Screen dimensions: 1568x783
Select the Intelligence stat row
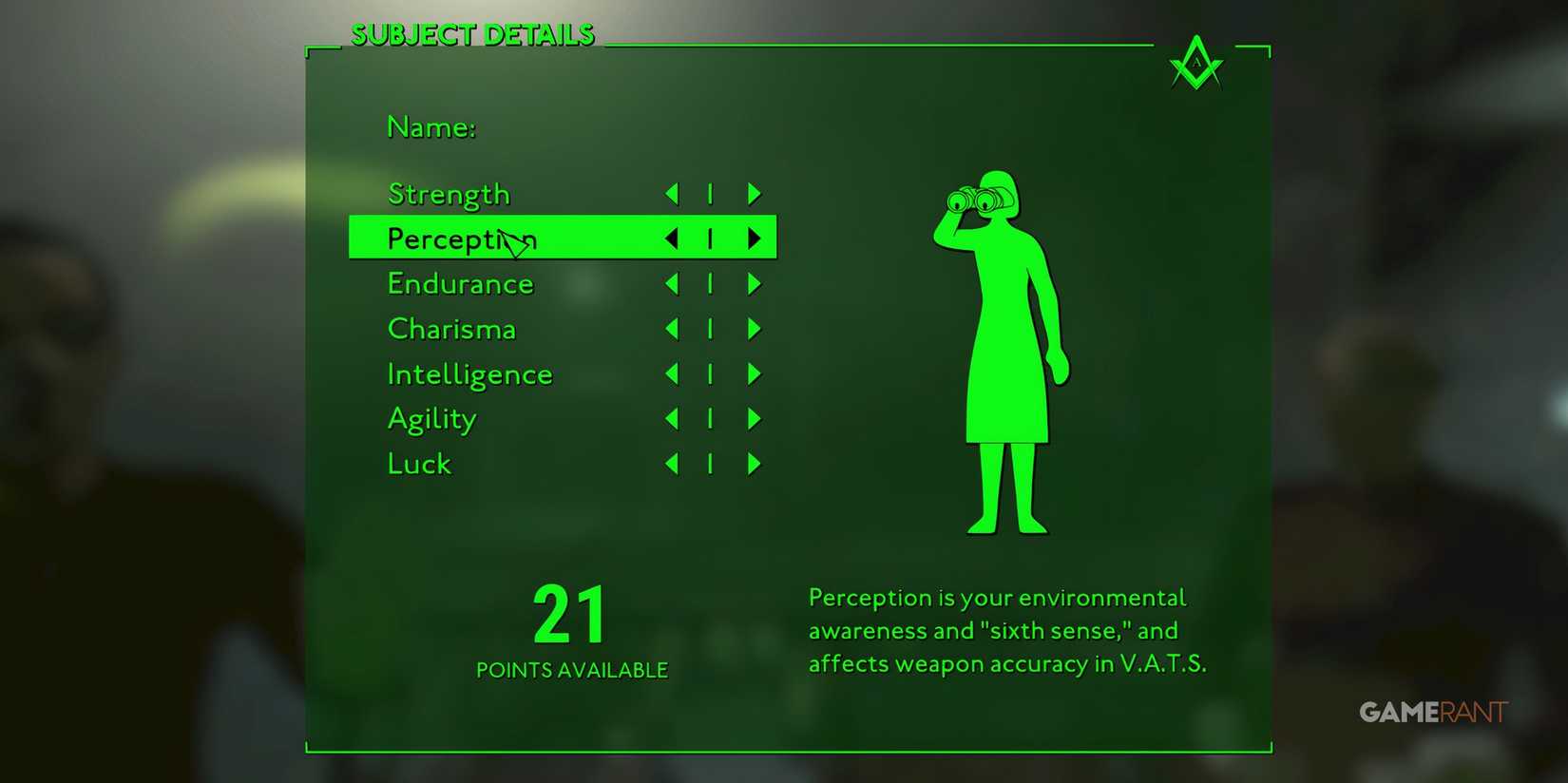coord(469,373)
